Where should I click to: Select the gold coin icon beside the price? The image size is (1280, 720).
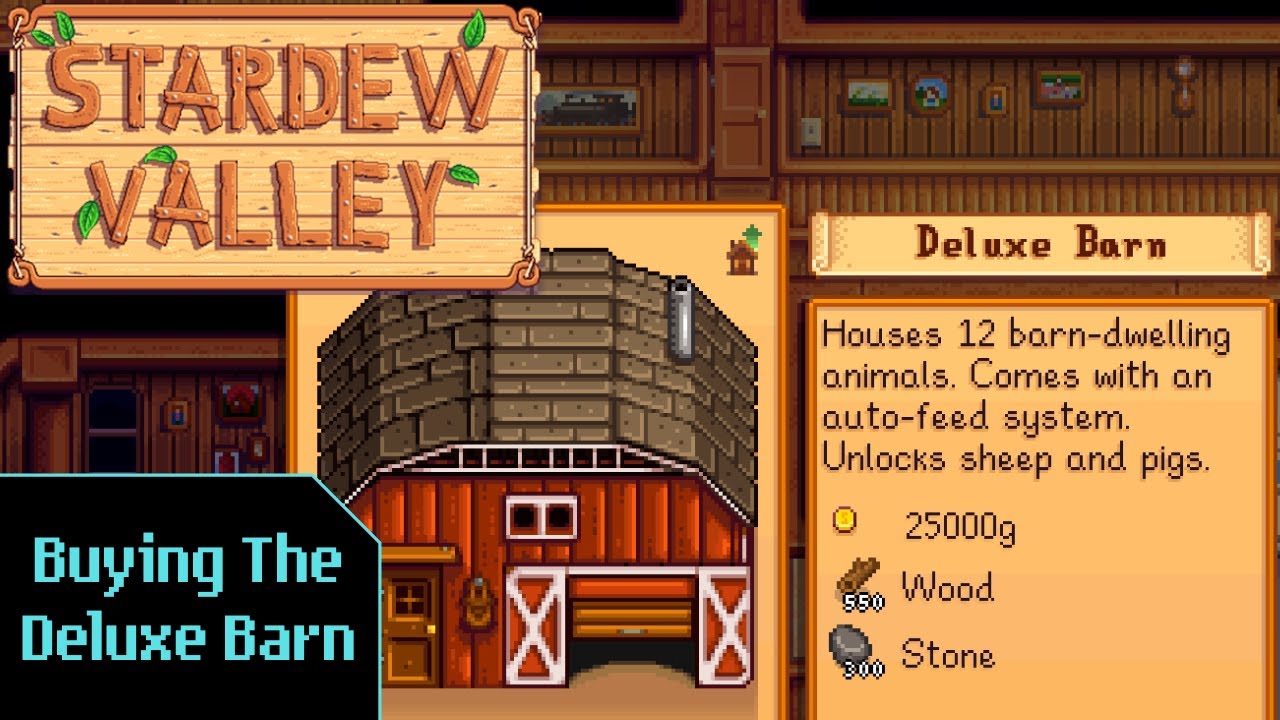[x=845, y=522]
